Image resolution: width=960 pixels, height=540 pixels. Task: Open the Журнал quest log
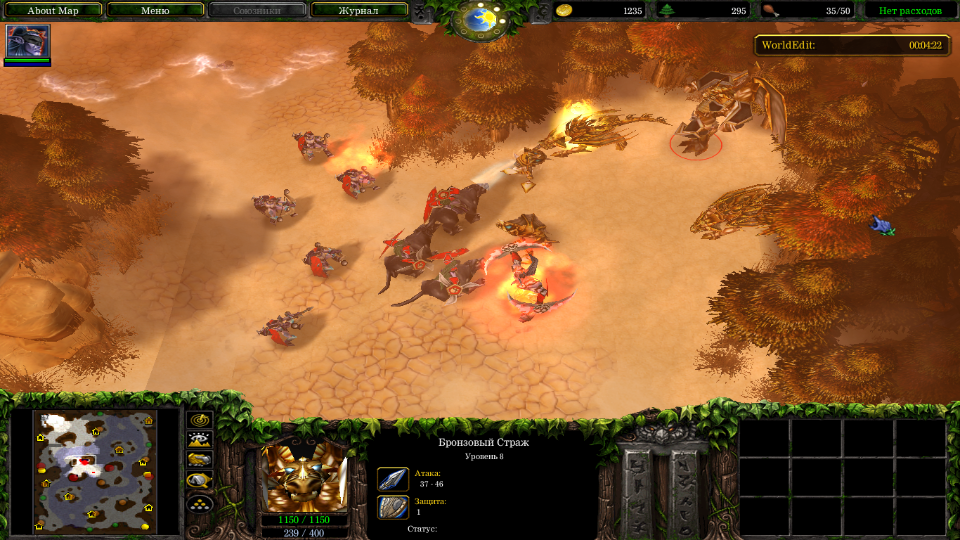pyautogui.click(x=358, y=11)
